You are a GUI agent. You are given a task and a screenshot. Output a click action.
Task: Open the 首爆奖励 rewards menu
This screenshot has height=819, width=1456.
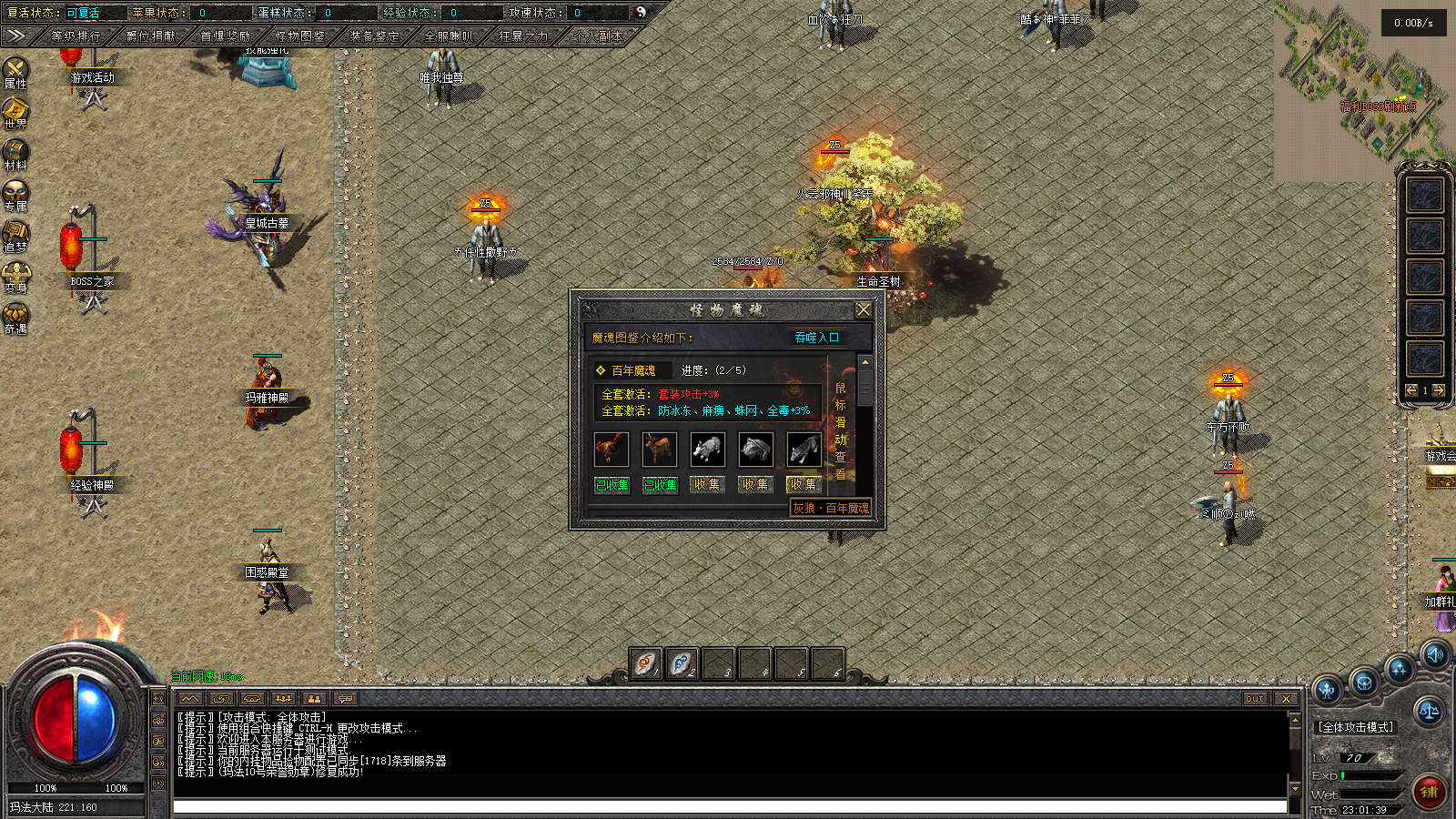(x=226, y=36)
